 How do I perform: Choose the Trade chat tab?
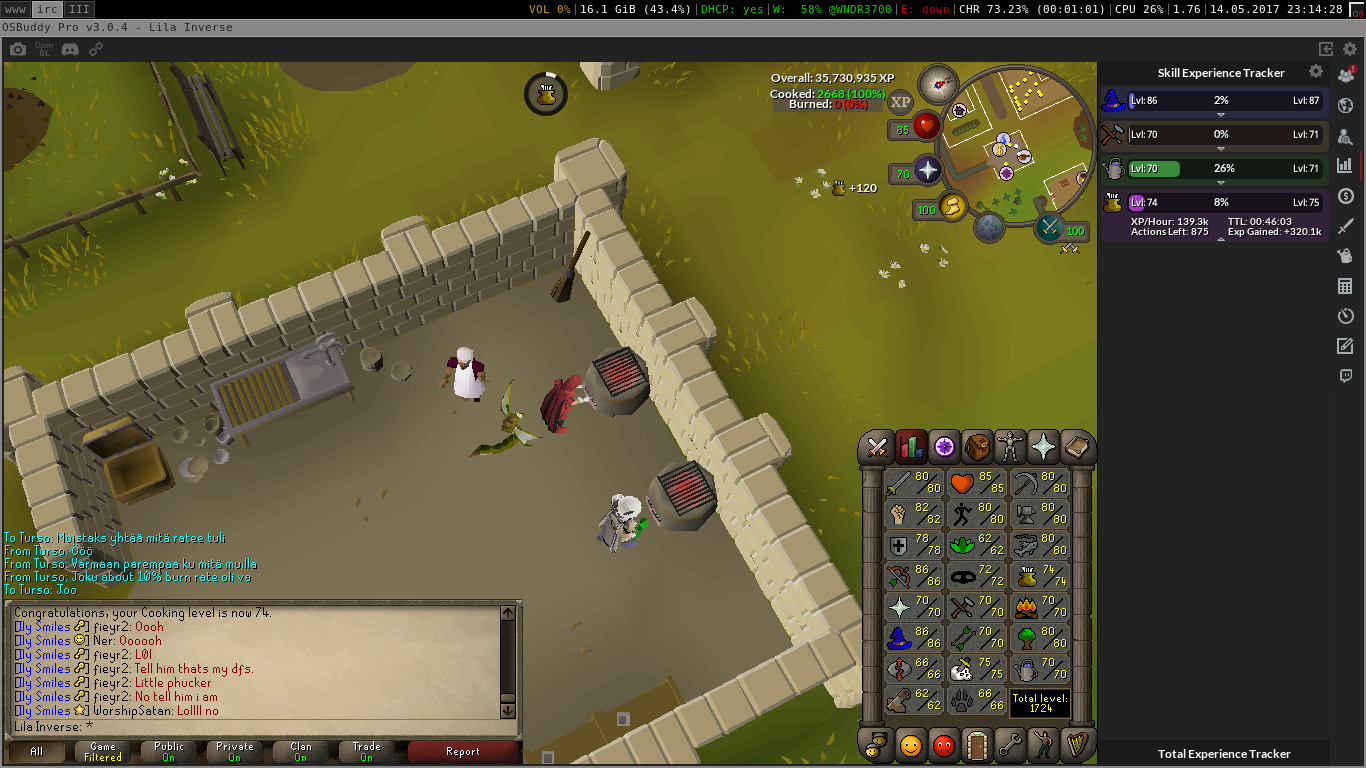pos(366,752)
